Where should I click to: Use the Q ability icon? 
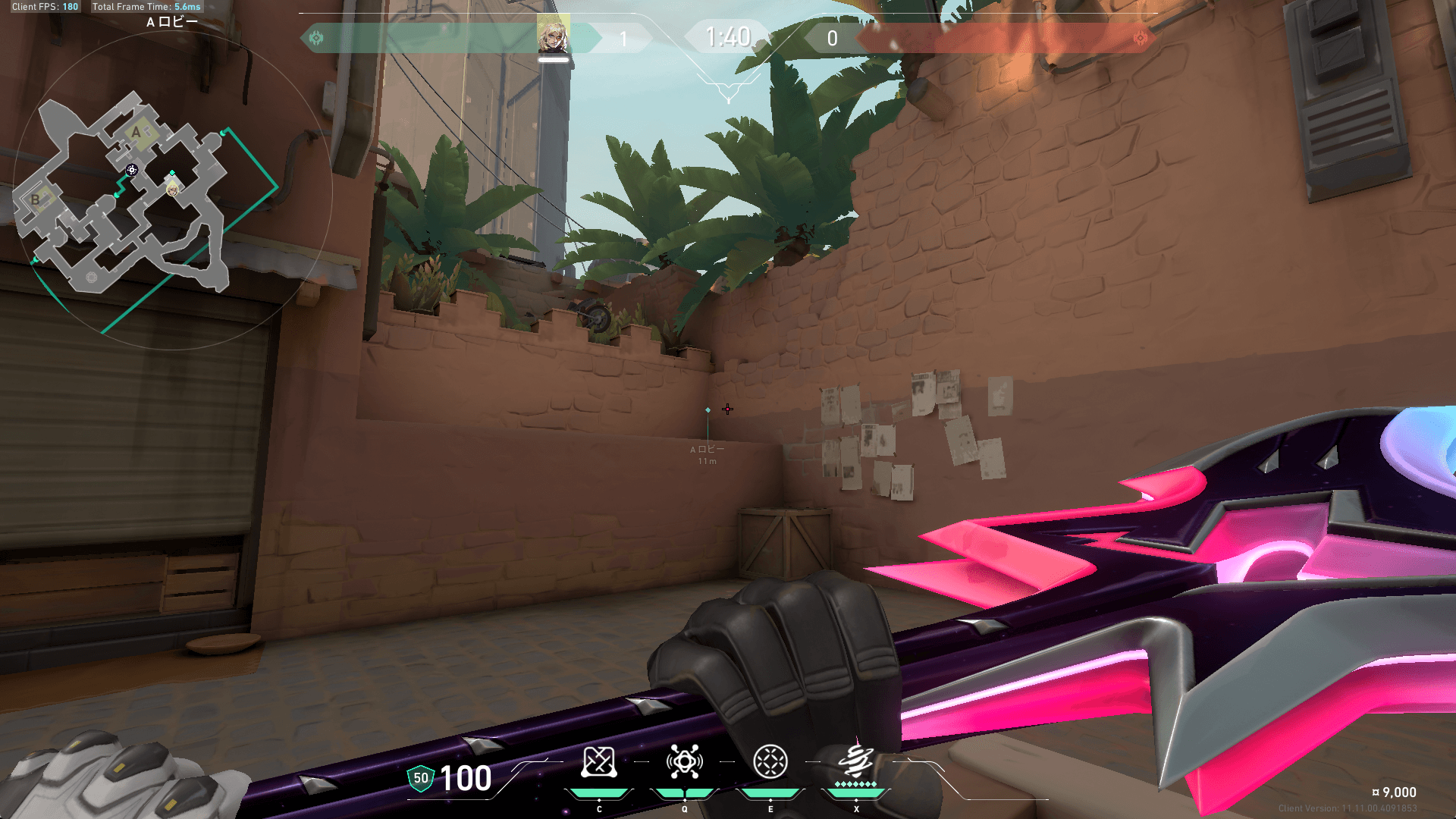[684, 762]
